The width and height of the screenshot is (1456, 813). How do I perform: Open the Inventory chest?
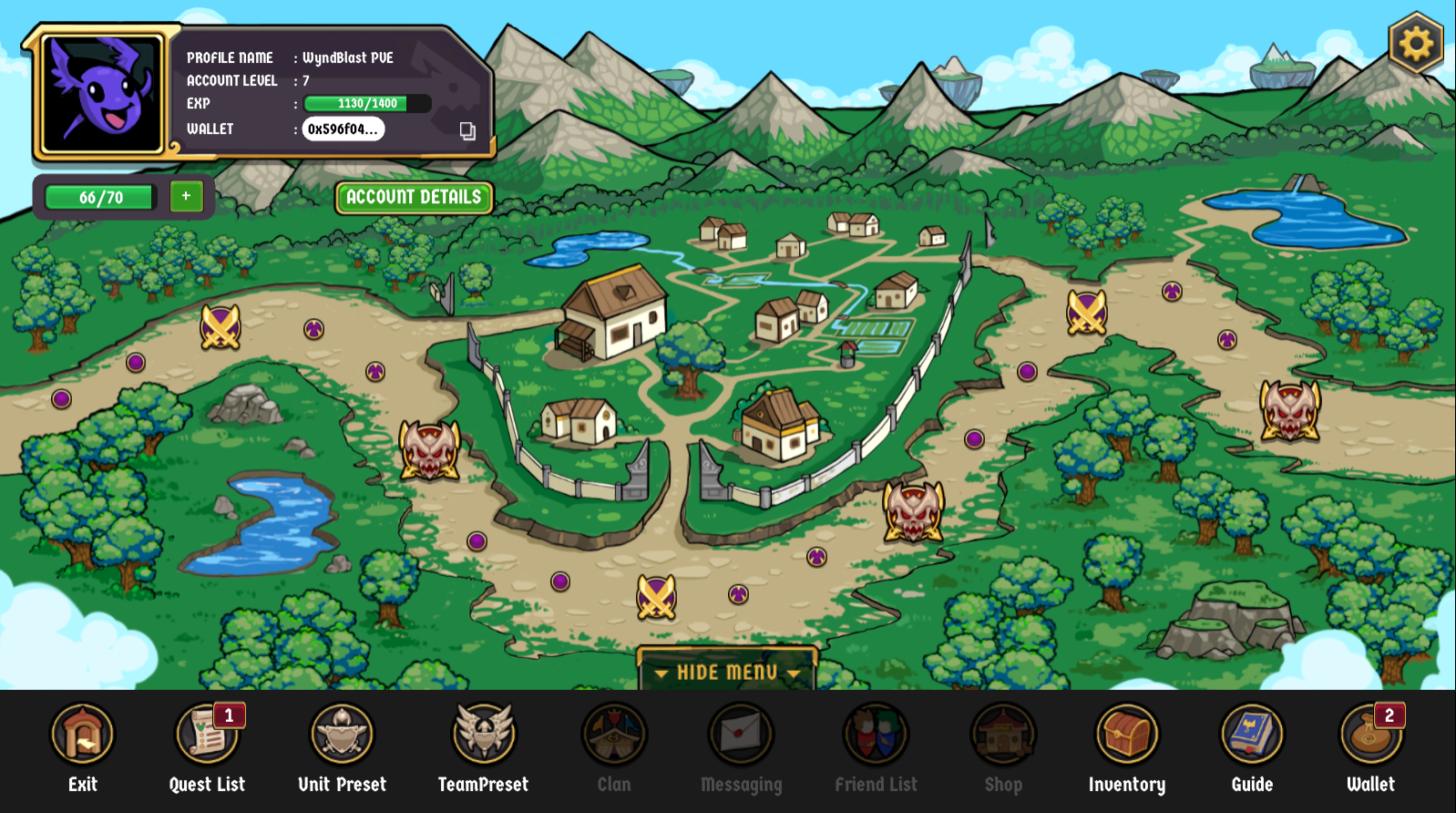(1127, 734)
